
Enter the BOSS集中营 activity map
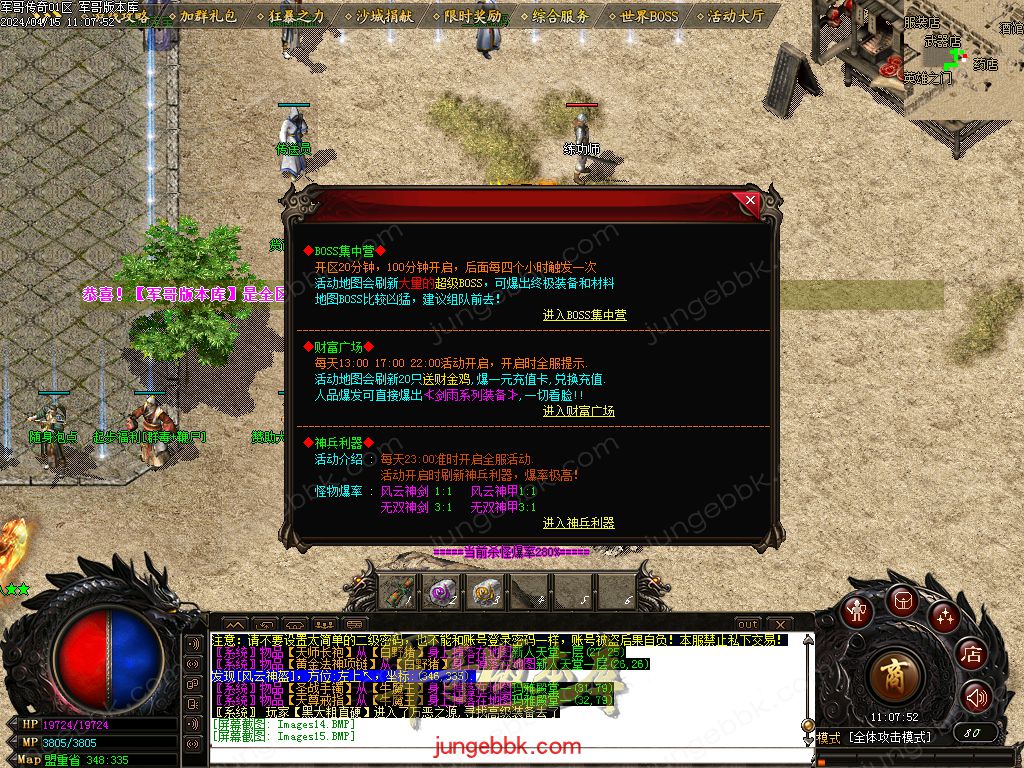pos(584,315)
